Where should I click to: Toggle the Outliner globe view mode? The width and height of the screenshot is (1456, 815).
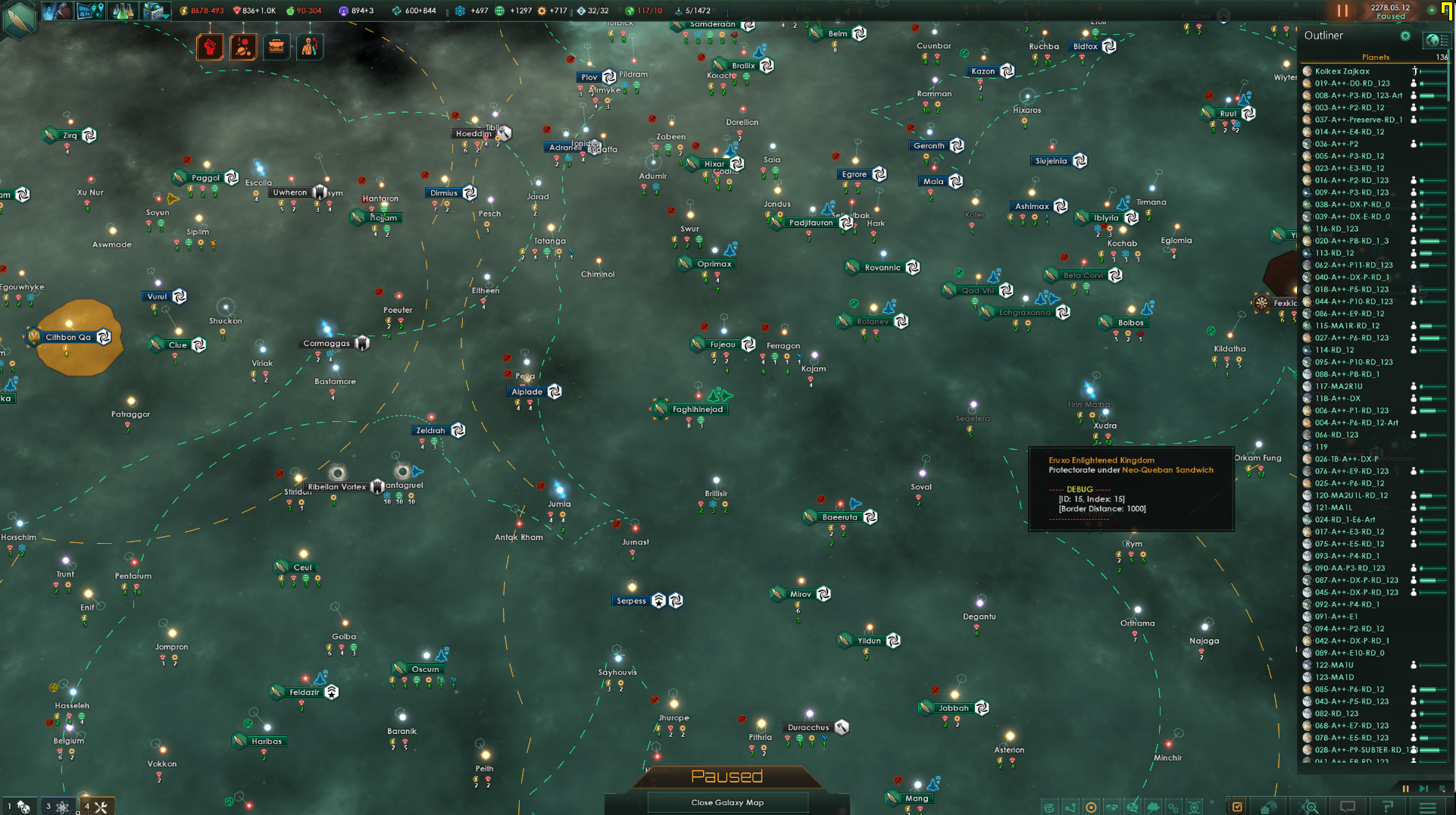click(1433, 40)
